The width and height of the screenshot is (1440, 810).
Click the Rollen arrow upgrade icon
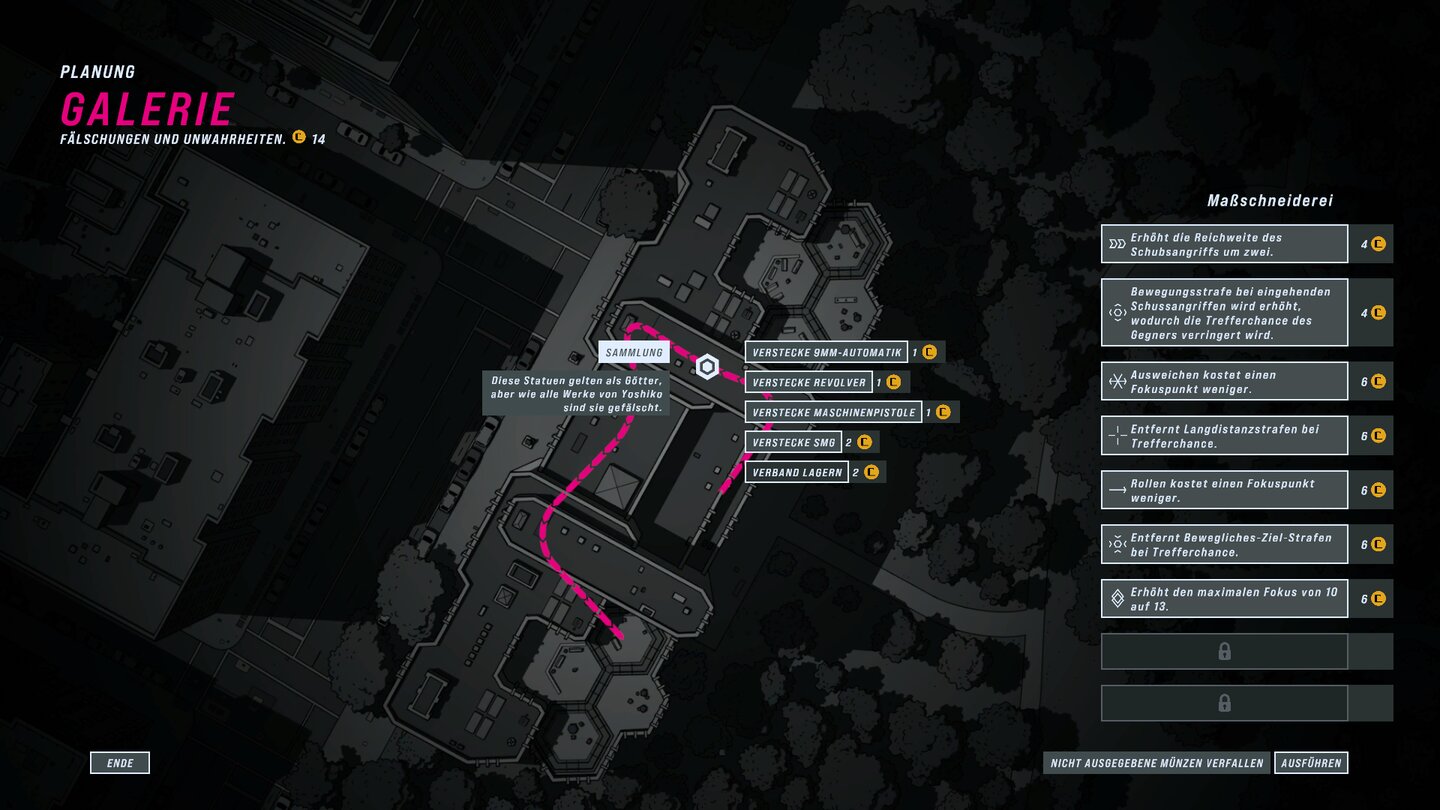pos(1116,489)
